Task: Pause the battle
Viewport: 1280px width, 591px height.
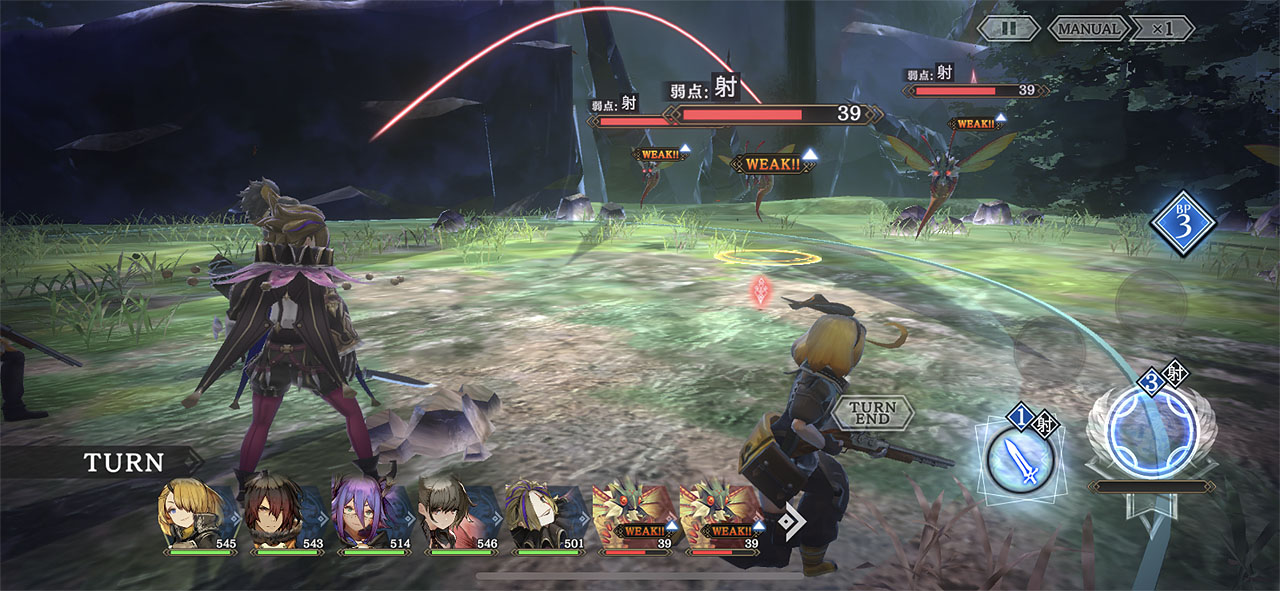Action: [1008, 28]
